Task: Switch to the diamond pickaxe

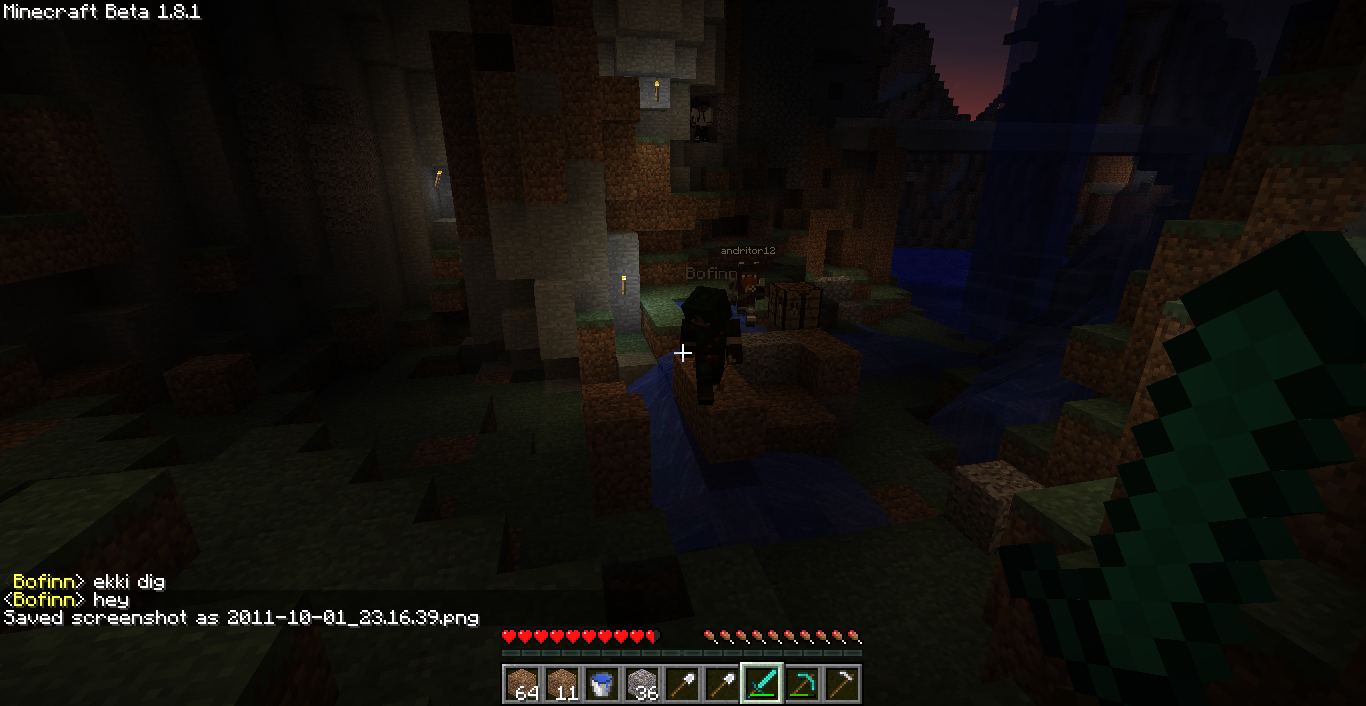Action: (x=801, y=684)
